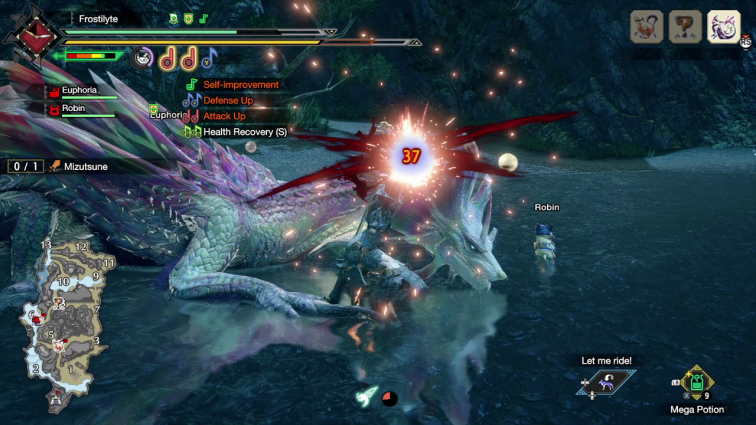Open the area minimap
The image size is (756, 425).
65,322
